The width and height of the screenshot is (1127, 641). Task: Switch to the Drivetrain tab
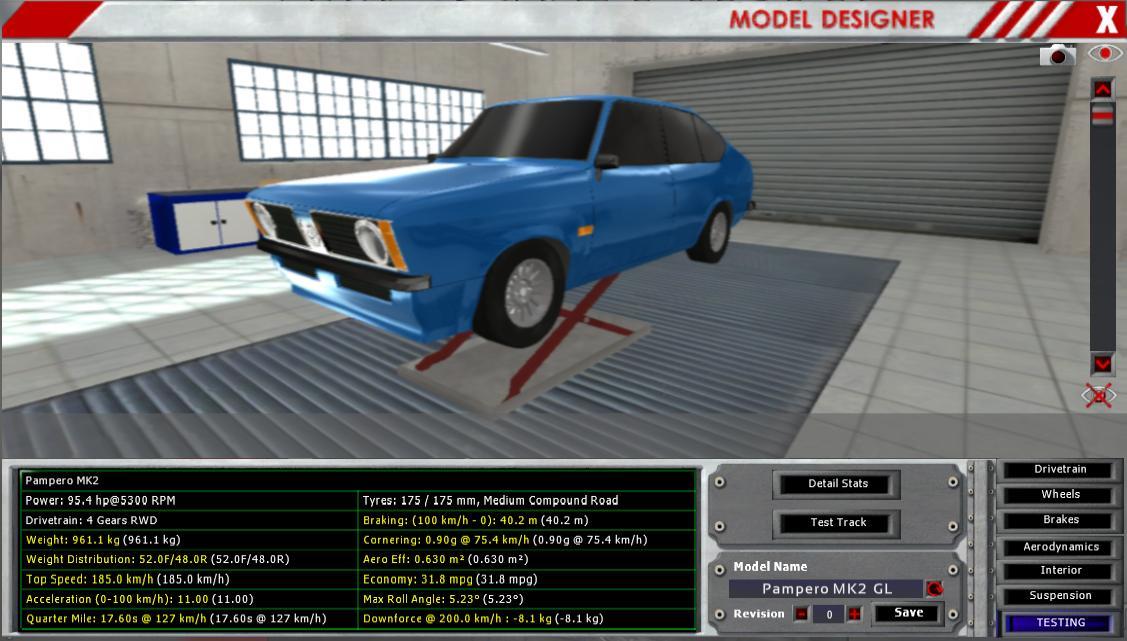(x=1060, y=470)
